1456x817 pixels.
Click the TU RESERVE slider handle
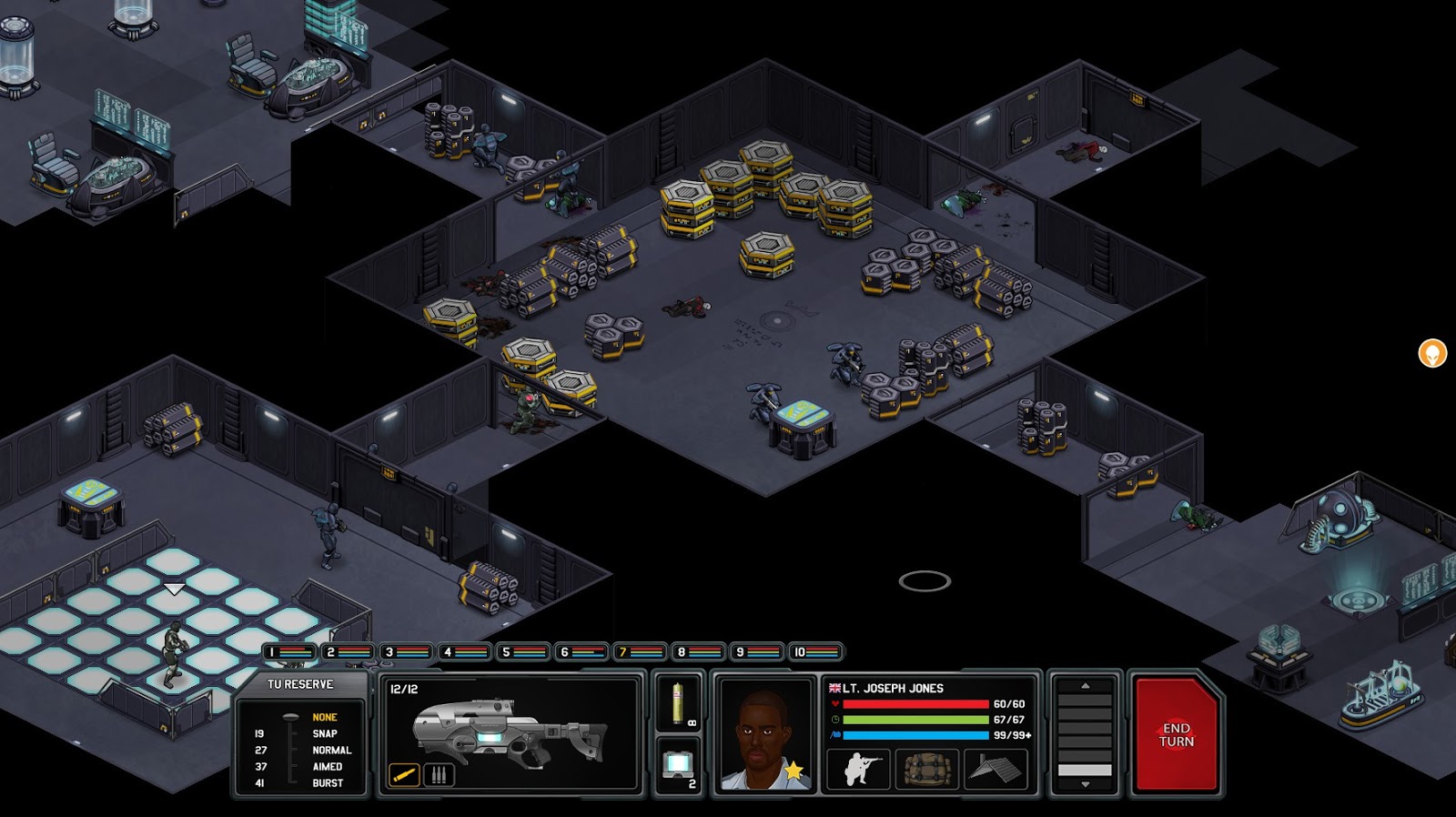(x=289, y=718)
